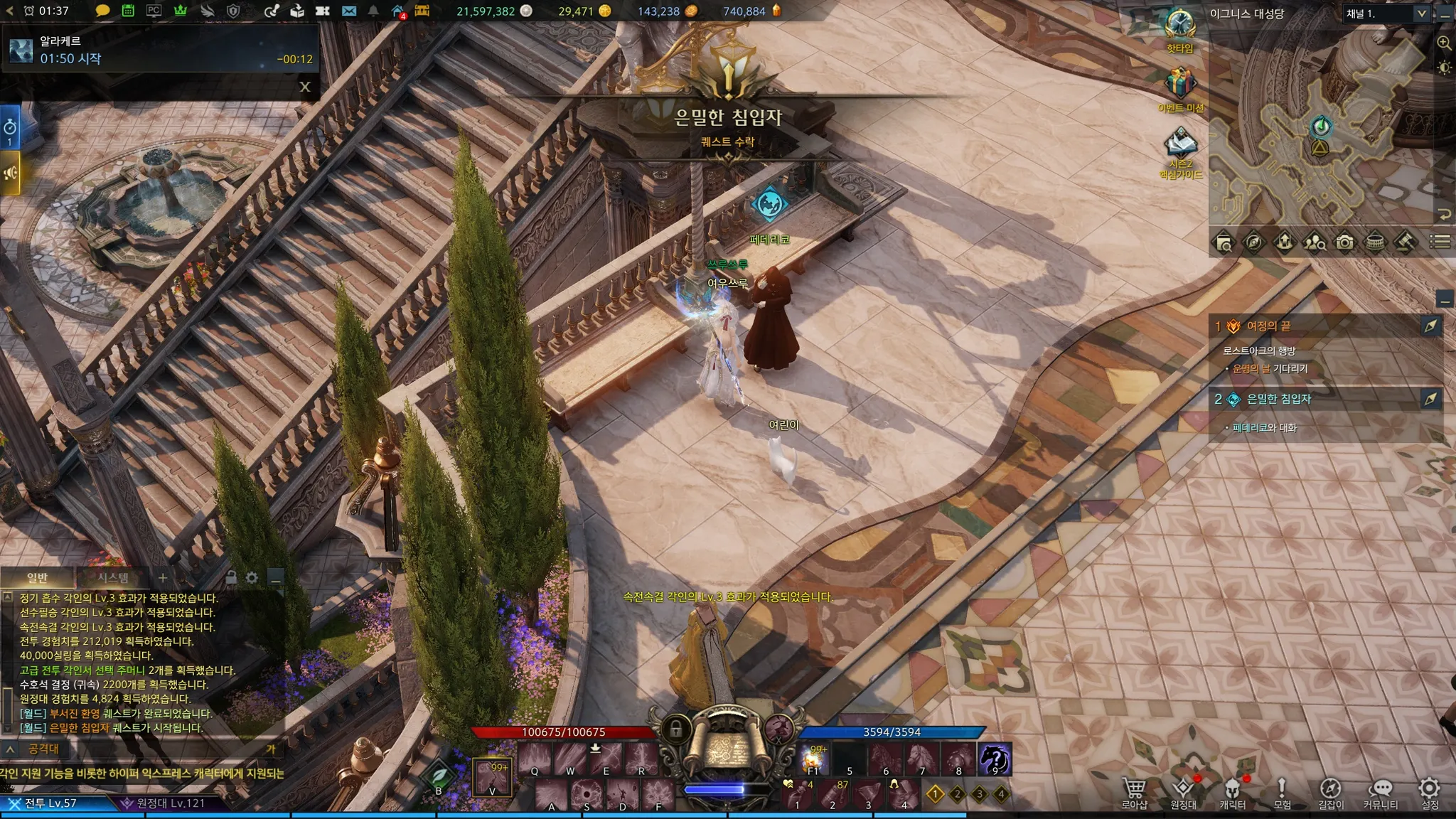Screen dimensions: 1456x819
Task: Open the 시즌2 핵심가이드 guide
Action: (1180, 145)
